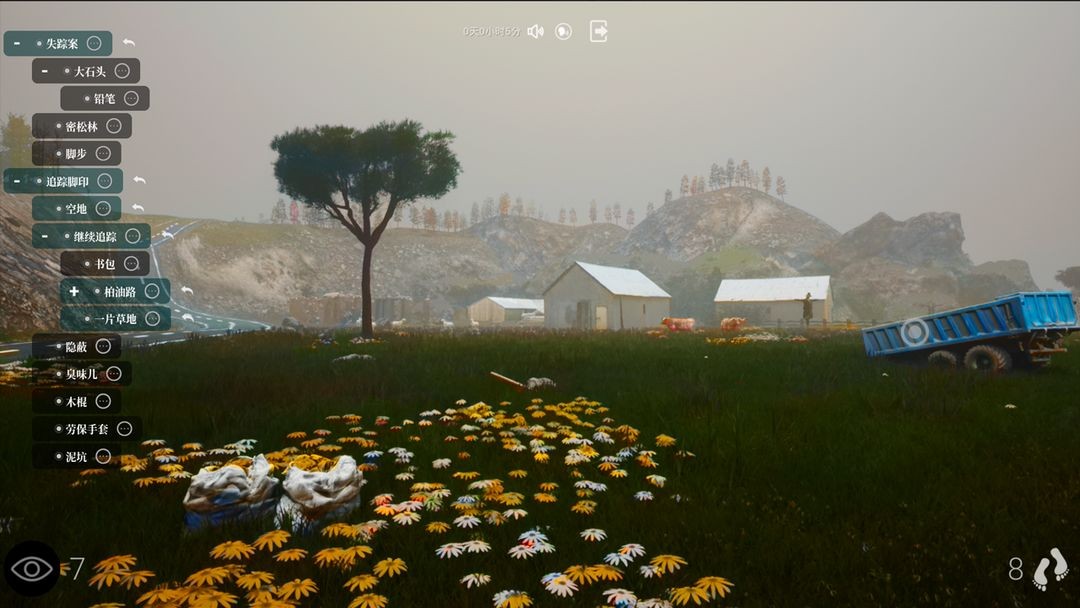Image resolution: width=1080 pixels, height=608 pixels.
Task: Toggle sound with the speaker icon
Action: (x=535, y=31)
